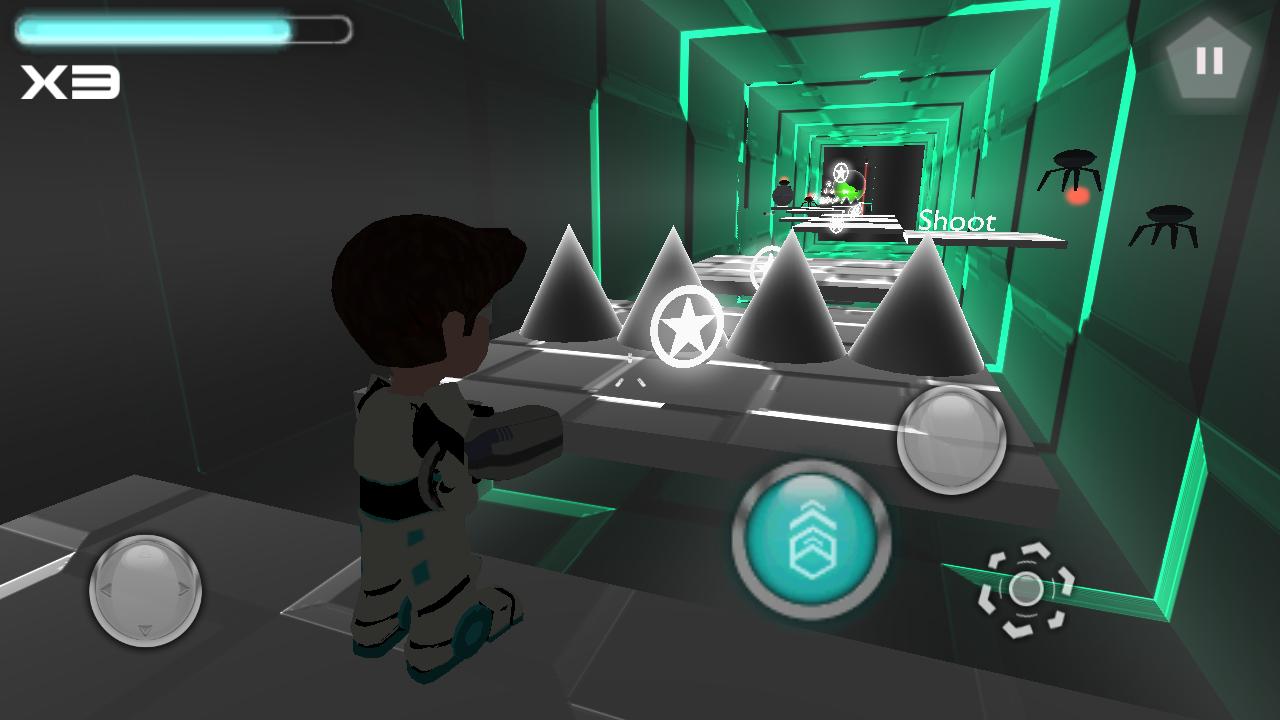
Task: Touch the virtual movement joystick
Action: (145, 590)
